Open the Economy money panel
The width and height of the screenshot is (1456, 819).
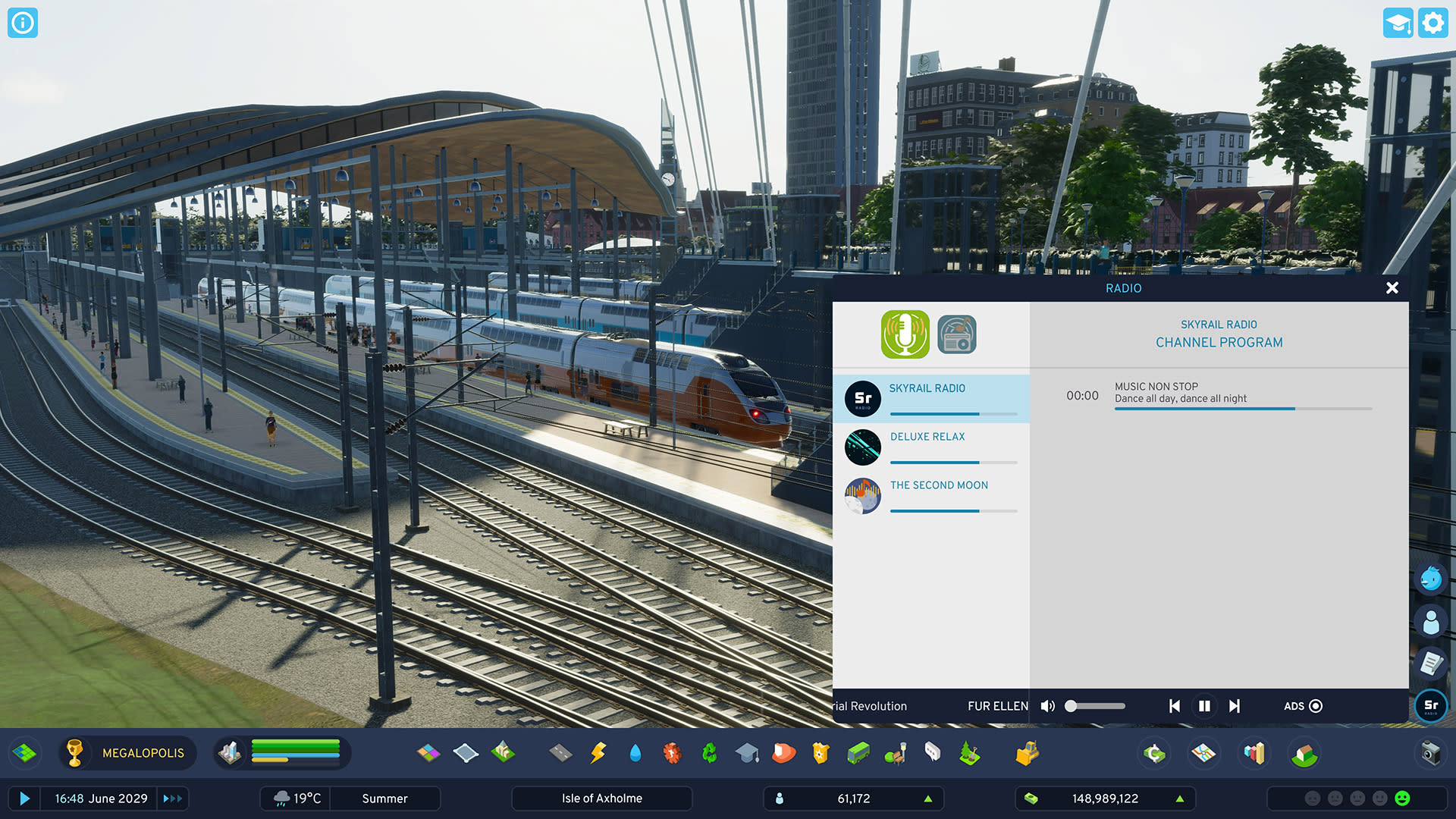1153,753
